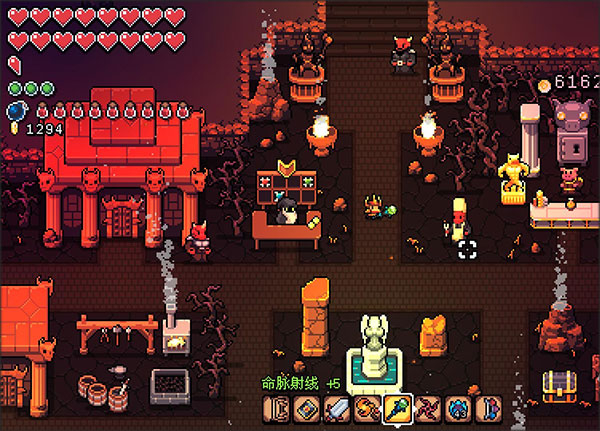Select the blue spellbook hotbar slot
Viewport: 600px width, 431px height.
coord(306,410)
